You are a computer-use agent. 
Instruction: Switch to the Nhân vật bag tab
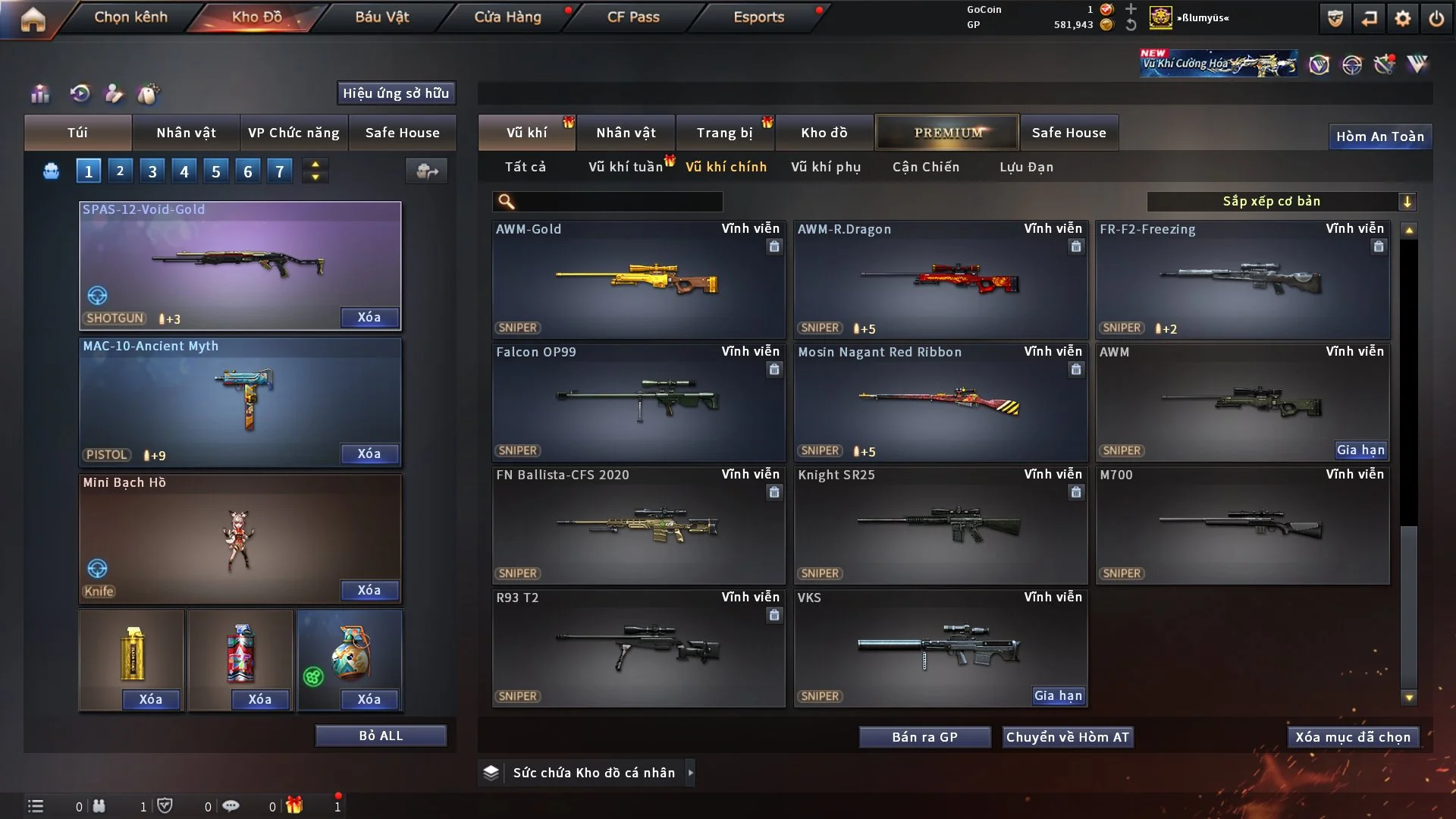click(186, 133)
